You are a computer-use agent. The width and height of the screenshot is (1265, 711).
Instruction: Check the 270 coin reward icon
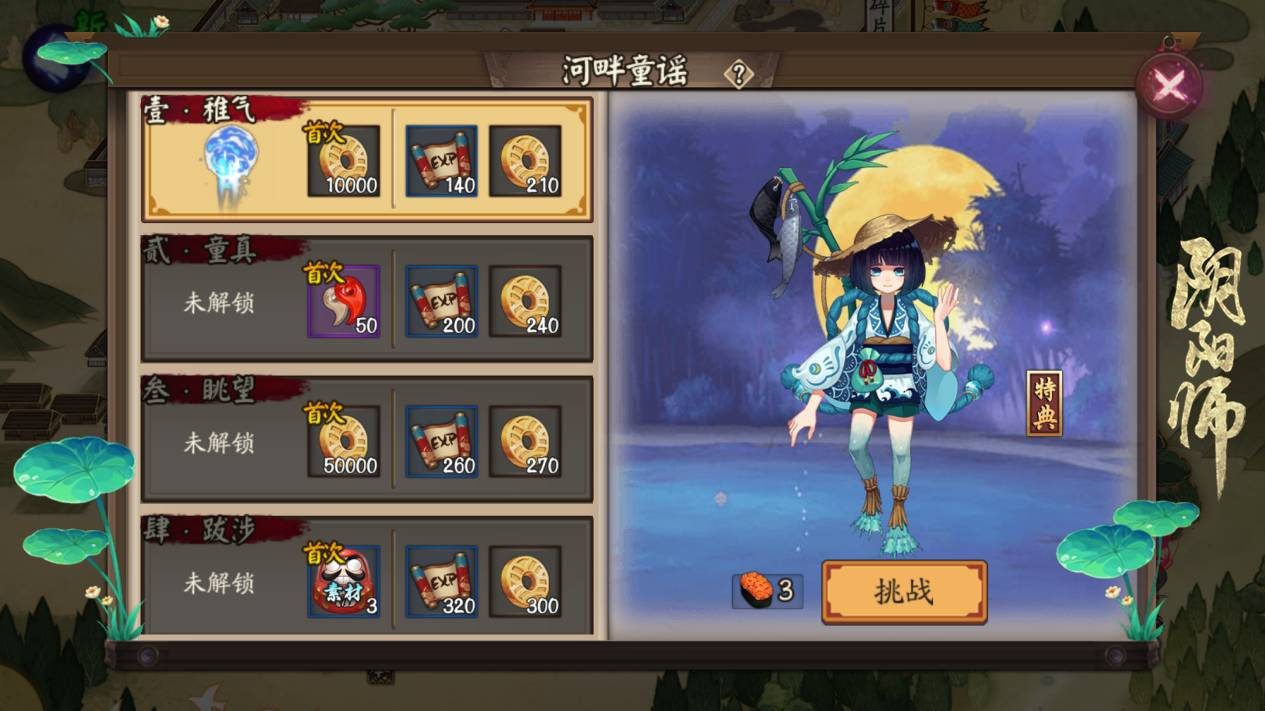pos(525,441)
